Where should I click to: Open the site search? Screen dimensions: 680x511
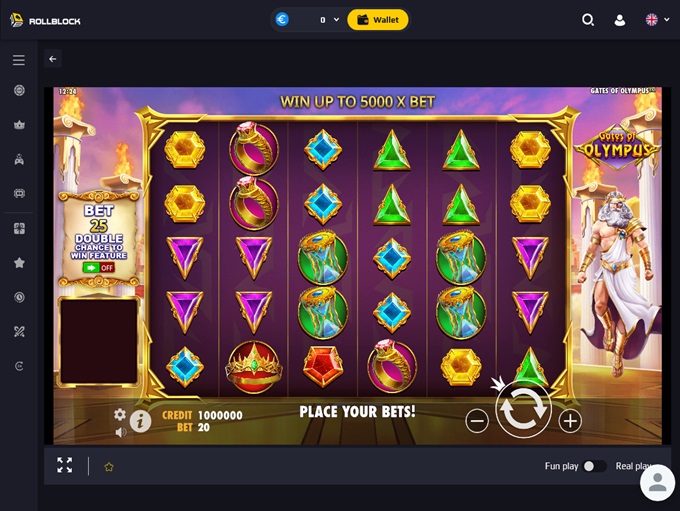[x=588, y=19]
